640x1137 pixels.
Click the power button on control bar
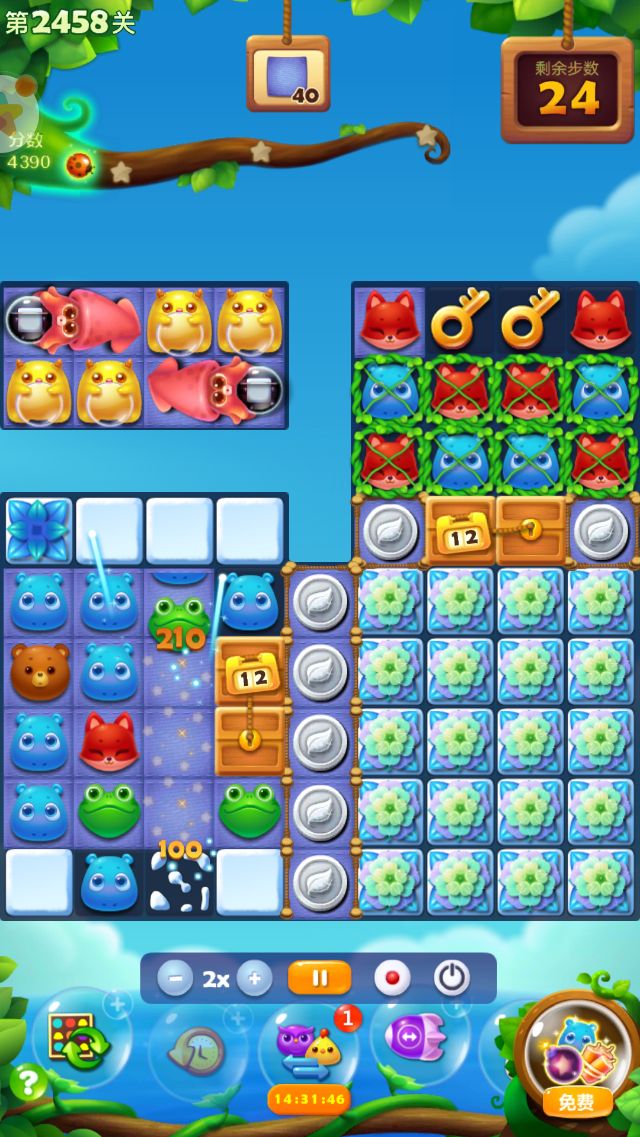(x=451, y=978)
